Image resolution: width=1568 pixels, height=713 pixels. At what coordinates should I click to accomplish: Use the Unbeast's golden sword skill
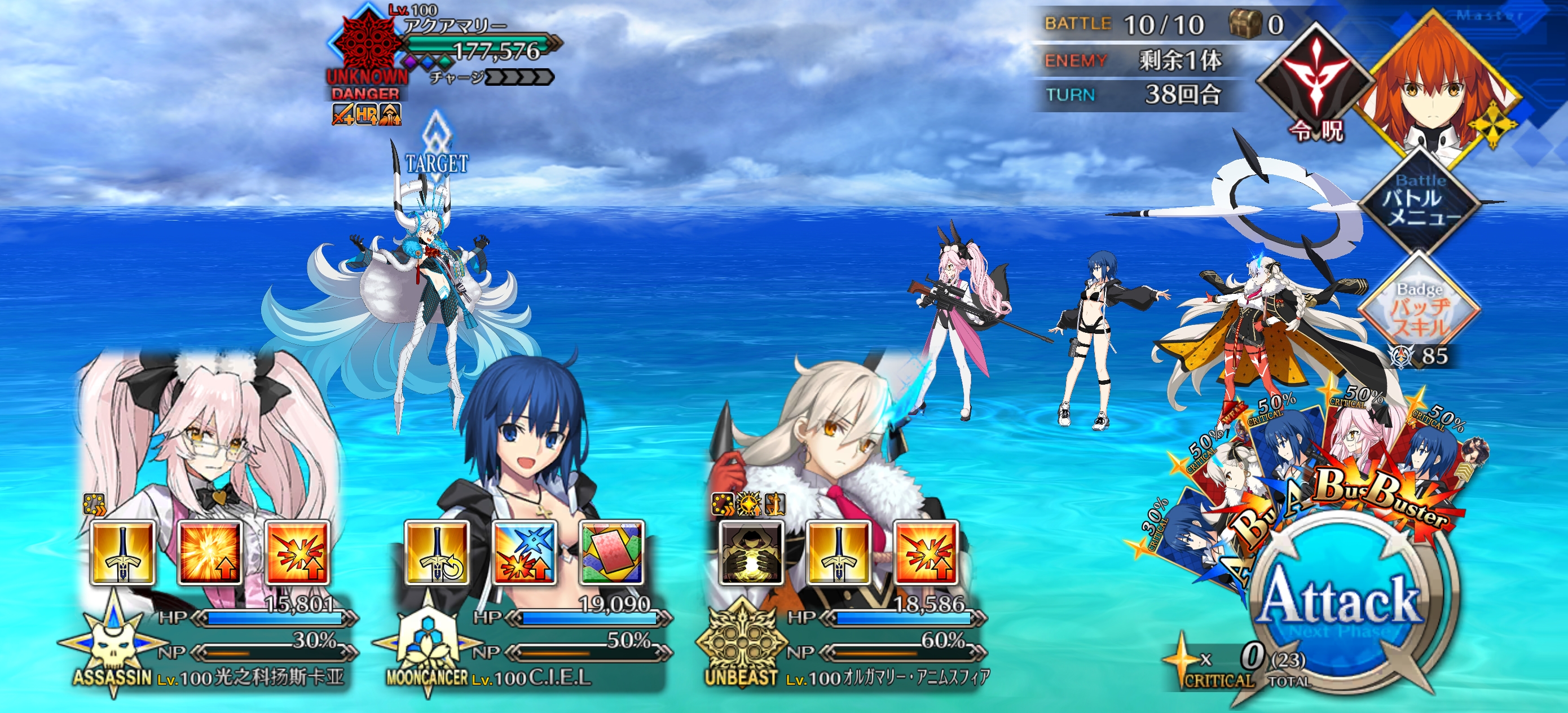point(838,553)
